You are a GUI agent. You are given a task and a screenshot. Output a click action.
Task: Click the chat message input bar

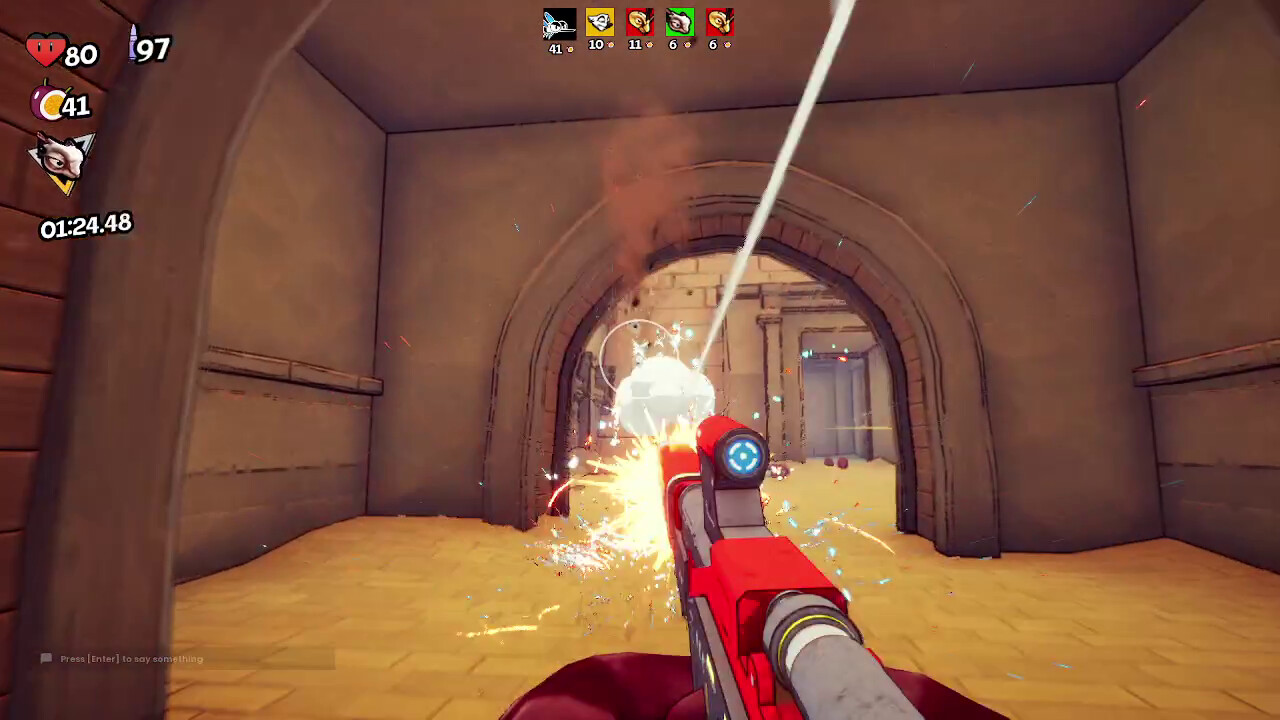pos(185,658)
